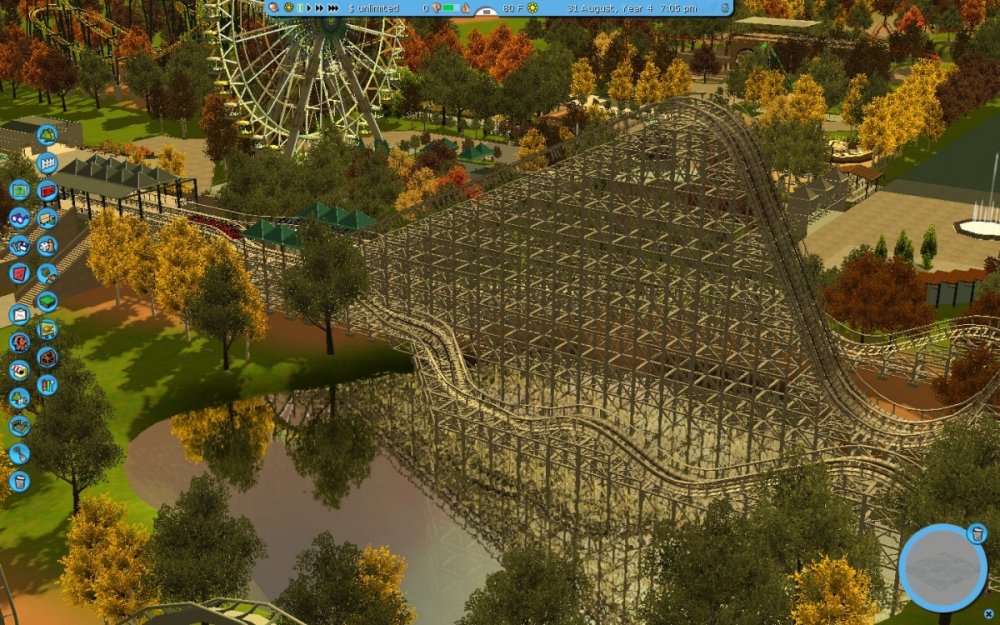Click the dice icon in the left toolbar
The image size is (1000, 625).
pos(47,245)
